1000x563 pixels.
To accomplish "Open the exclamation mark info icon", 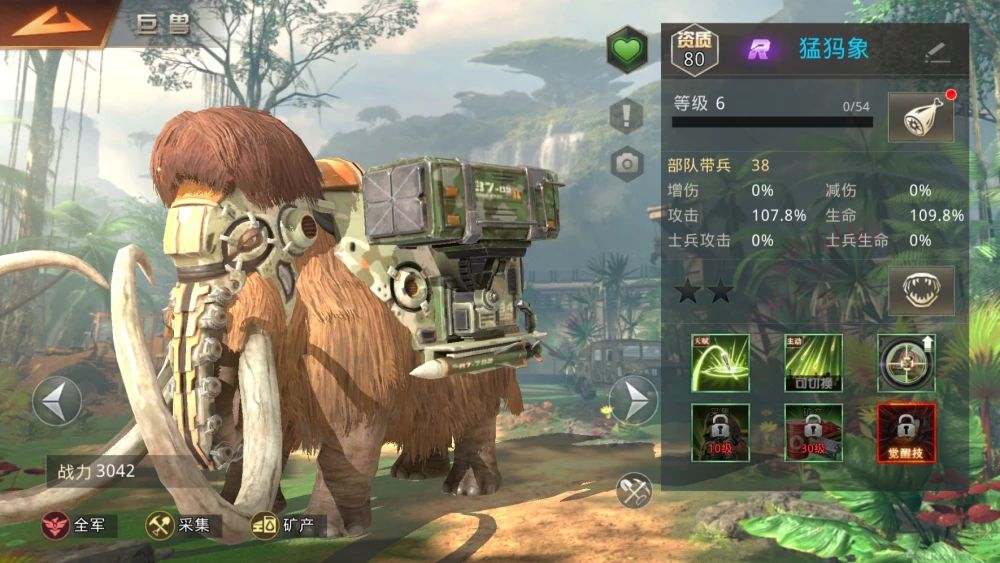I will (627, 114).
